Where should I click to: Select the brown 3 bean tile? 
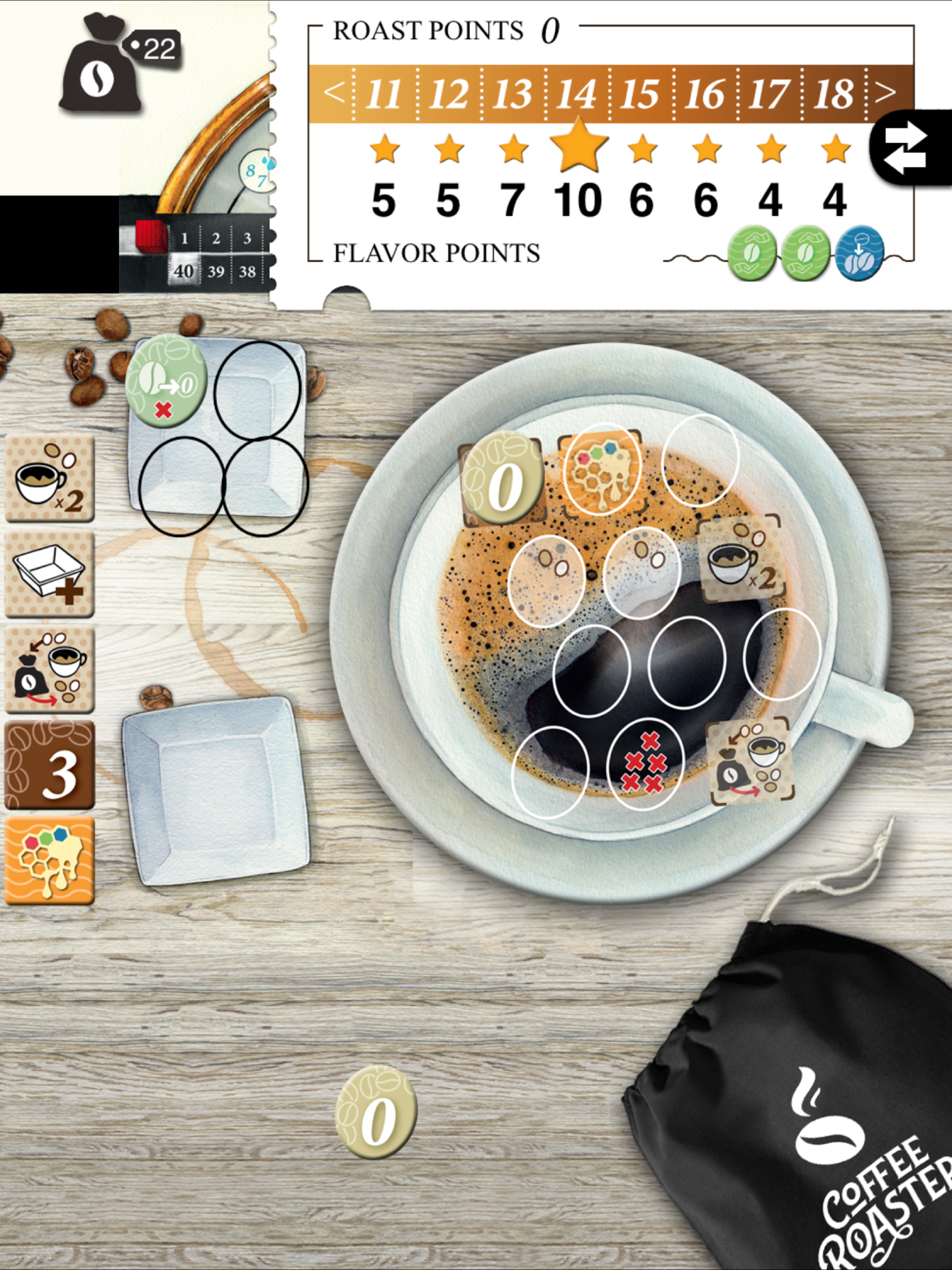pos(49,765)
